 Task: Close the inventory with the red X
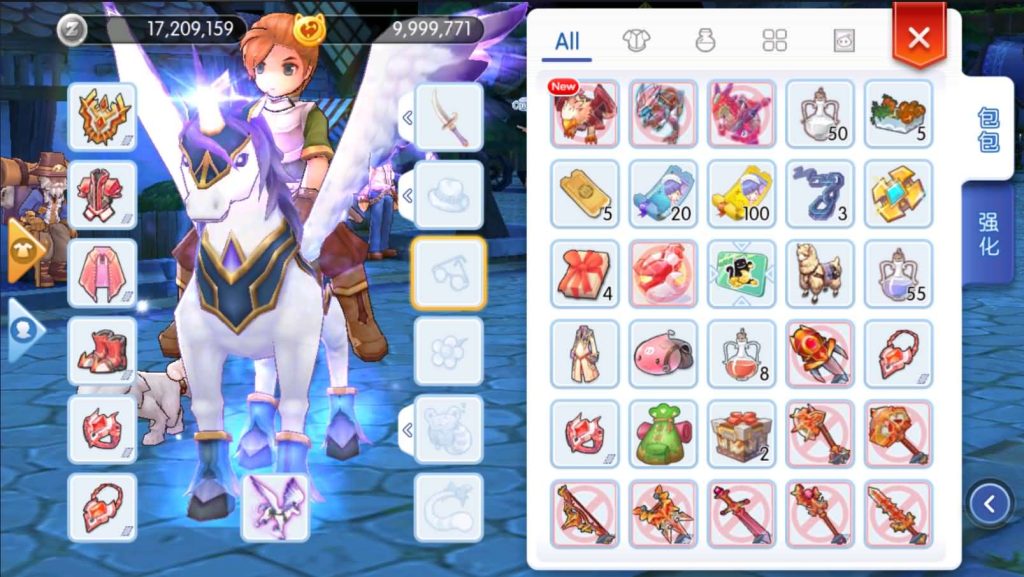(918, 38)
